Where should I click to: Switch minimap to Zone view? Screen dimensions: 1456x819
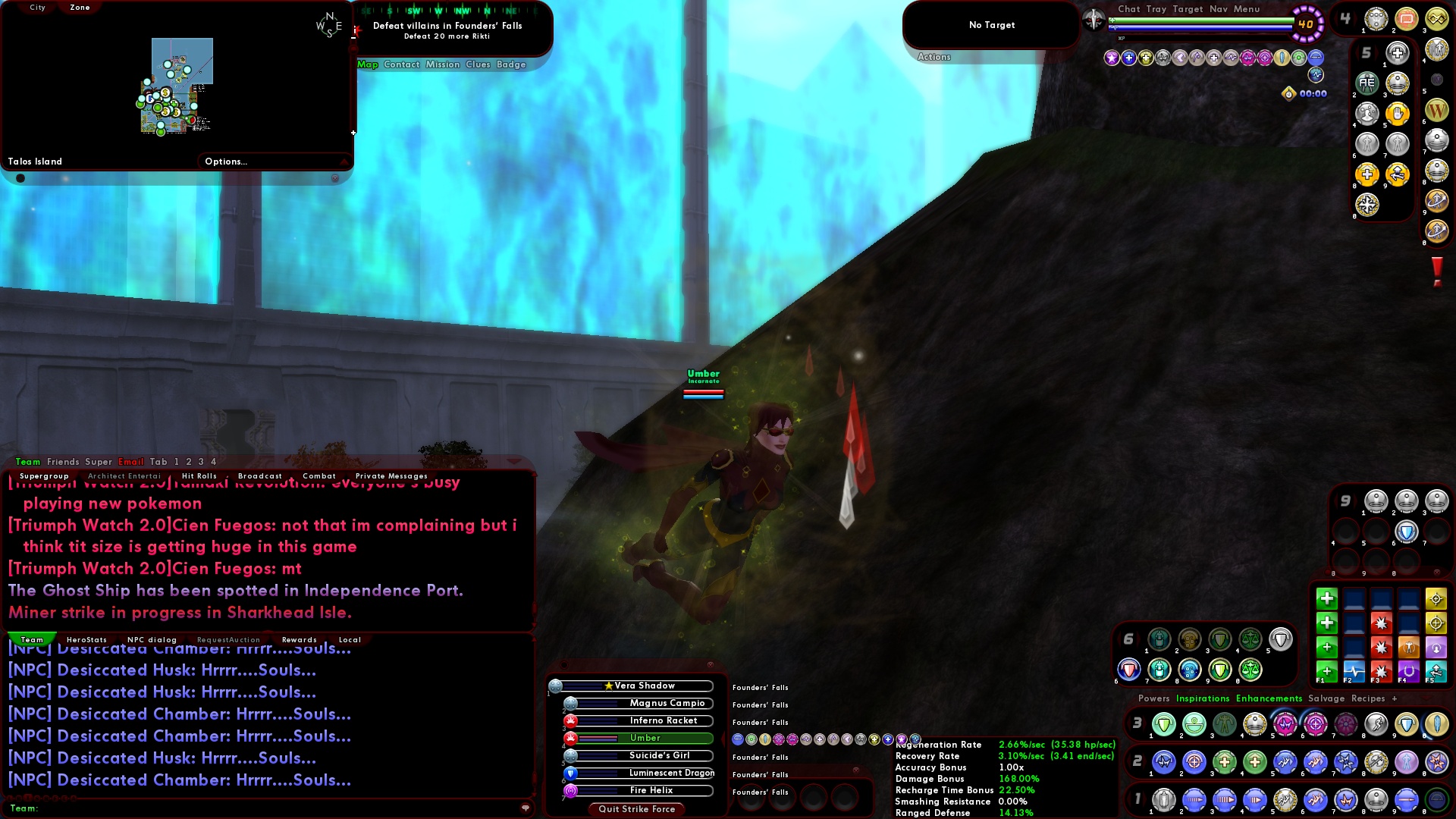[x=79, y=8]
